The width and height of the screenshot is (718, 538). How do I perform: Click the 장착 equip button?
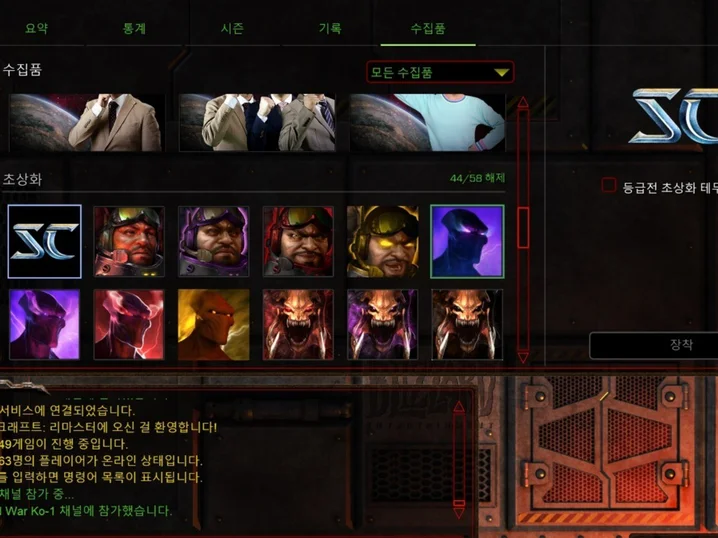(680, 345)
